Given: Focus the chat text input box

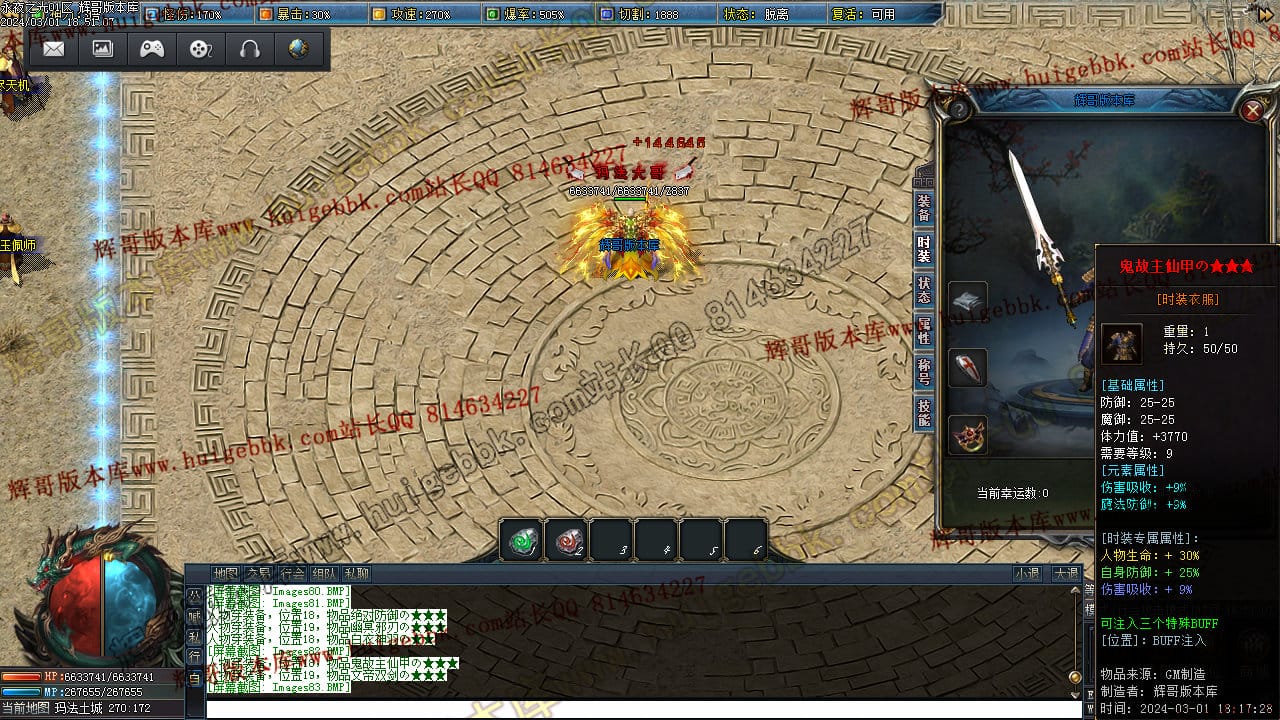Looking at the screenshot, I should pyautogui.click(x=640, y=709).
